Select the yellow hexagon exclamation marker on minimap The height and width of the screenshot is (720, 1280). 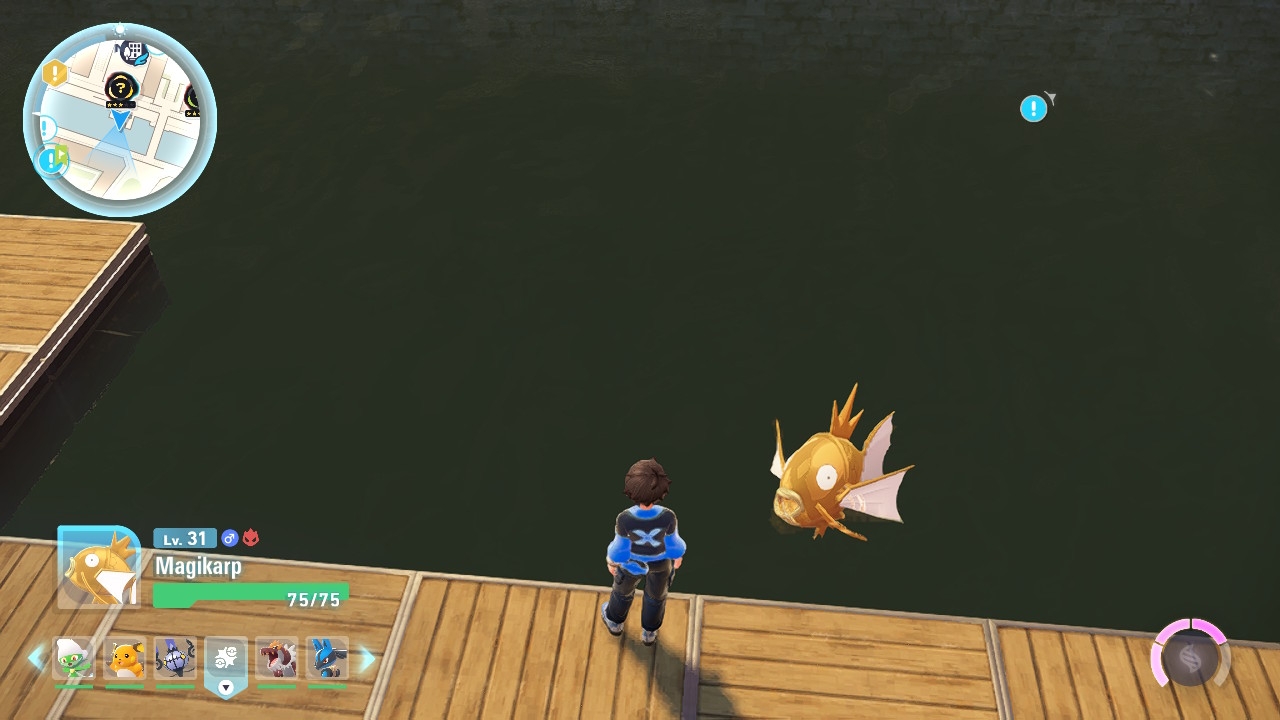pyautogui.click(x=55, y=73)
